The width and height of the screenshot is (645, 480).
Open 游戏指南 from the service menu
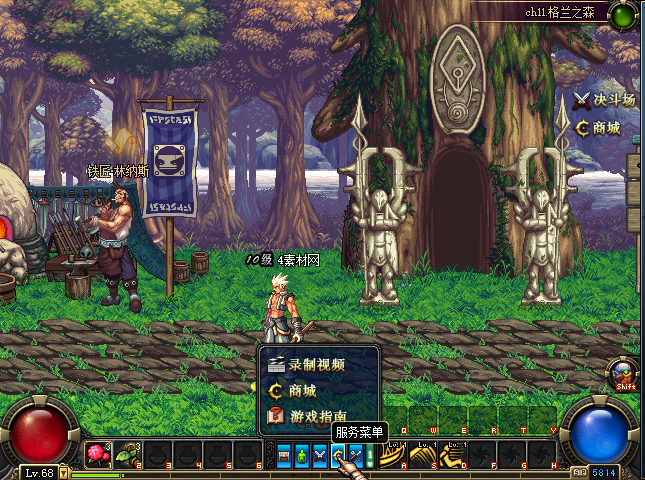[316, 416]
